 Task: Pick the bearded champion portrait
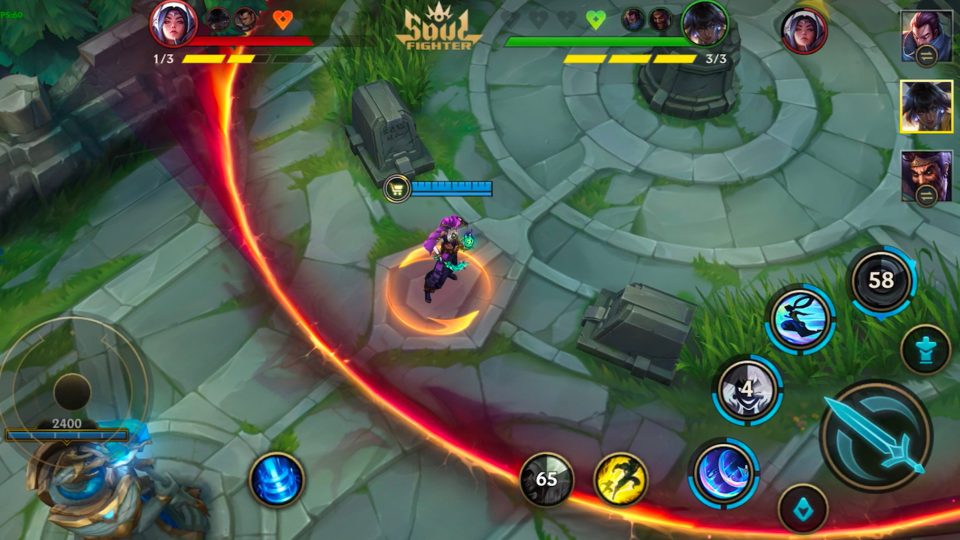[x=925, y=176]
